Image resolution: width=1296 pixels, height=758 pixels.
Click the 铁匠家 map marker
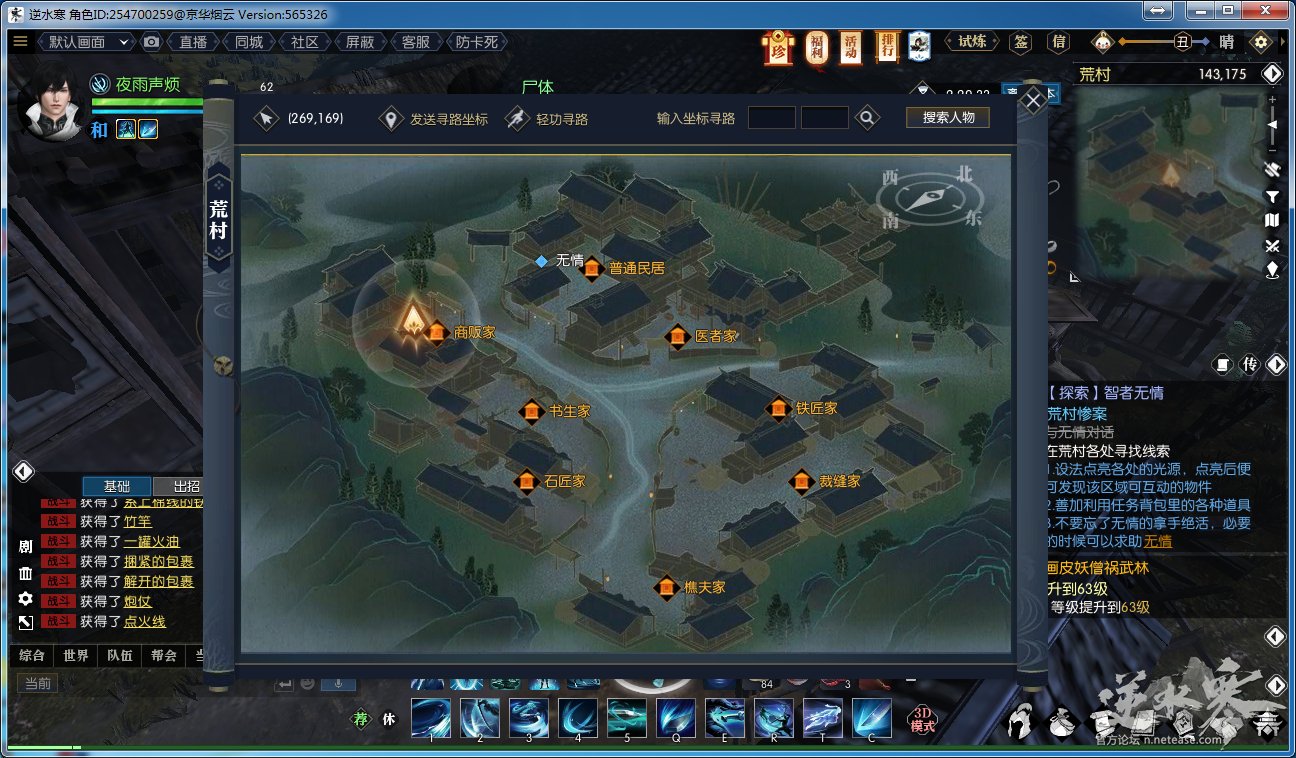(778, 408)
